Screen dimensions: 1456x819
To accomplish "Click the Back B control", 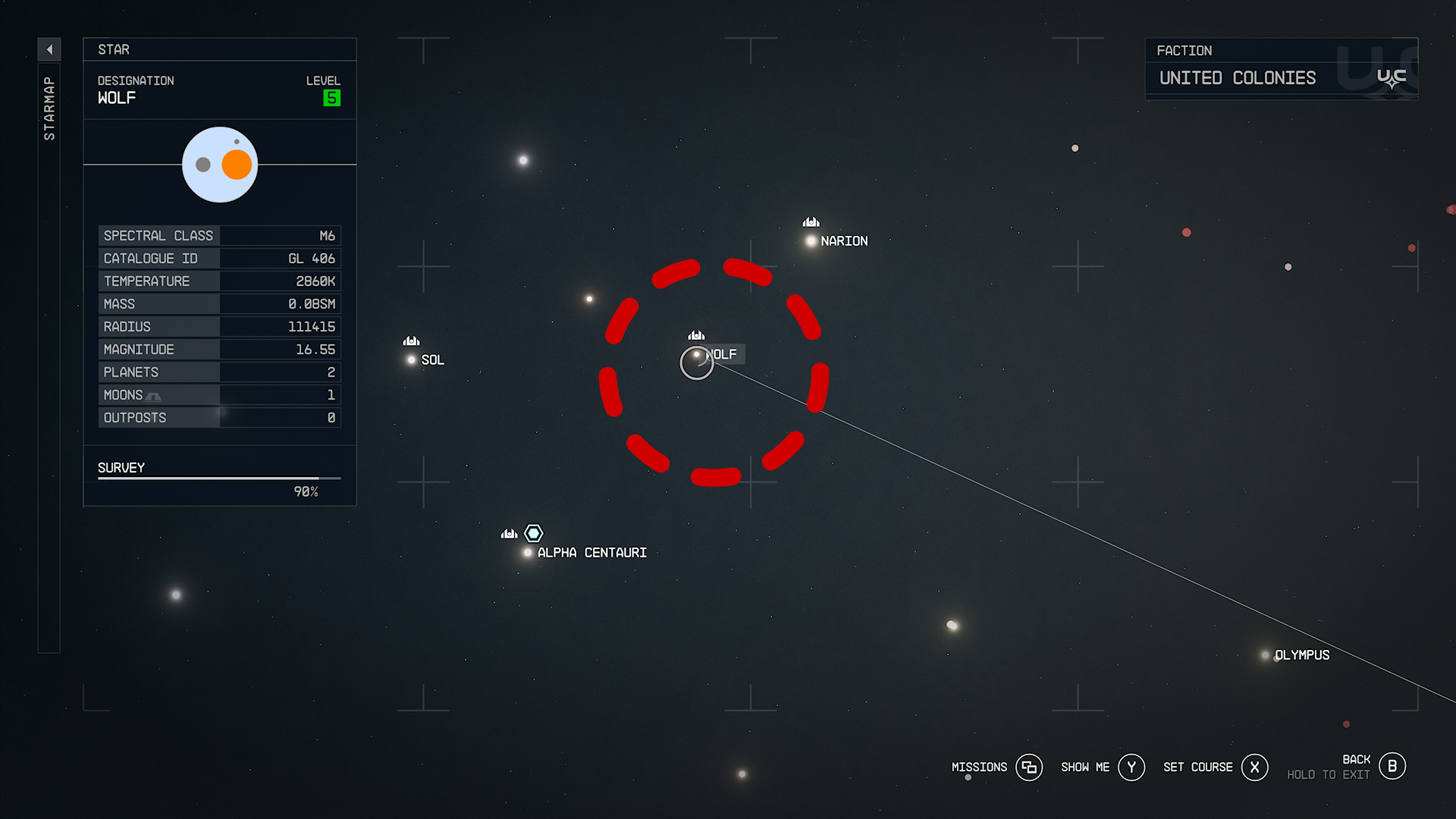I will [1392, 766].
